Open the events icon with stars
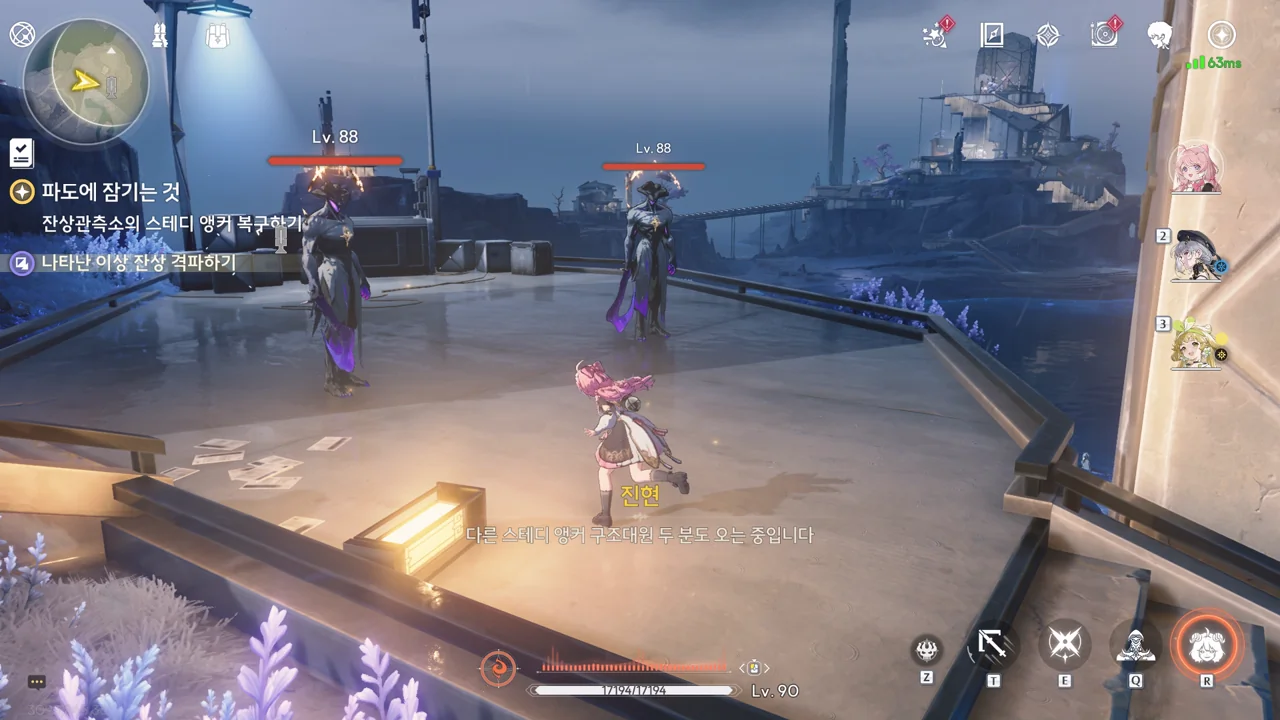The width and height of the screenshot is (1280, 720). click(x=935, y=36)
